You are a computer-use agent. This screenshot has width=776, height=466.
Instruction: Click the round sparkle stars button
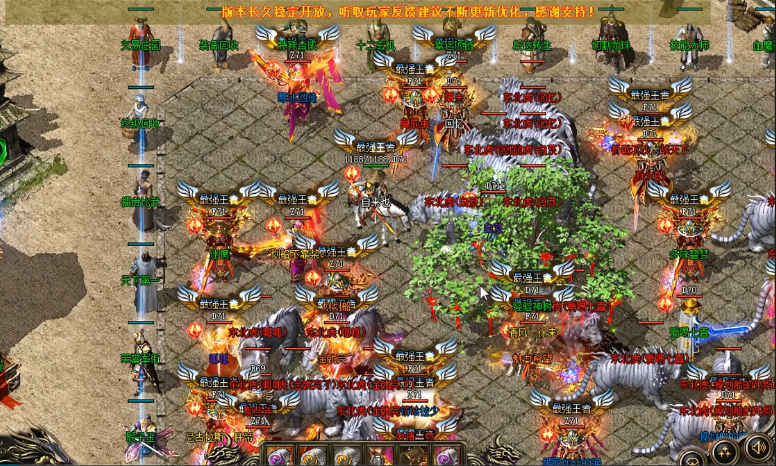pyautogui.click(x=725, y=452)
